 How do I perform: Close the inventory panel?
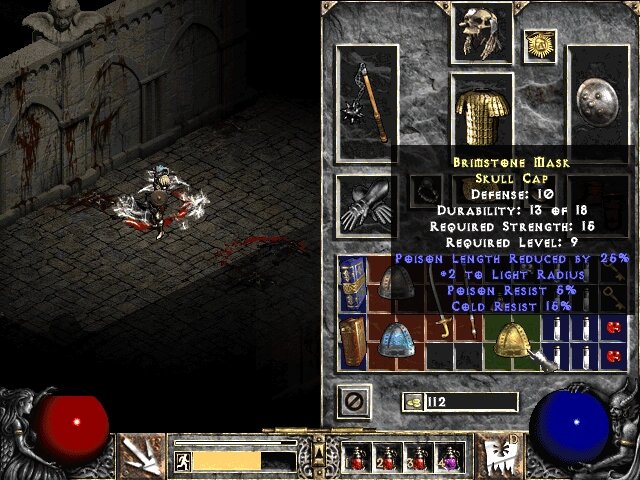tap(353, 401)
